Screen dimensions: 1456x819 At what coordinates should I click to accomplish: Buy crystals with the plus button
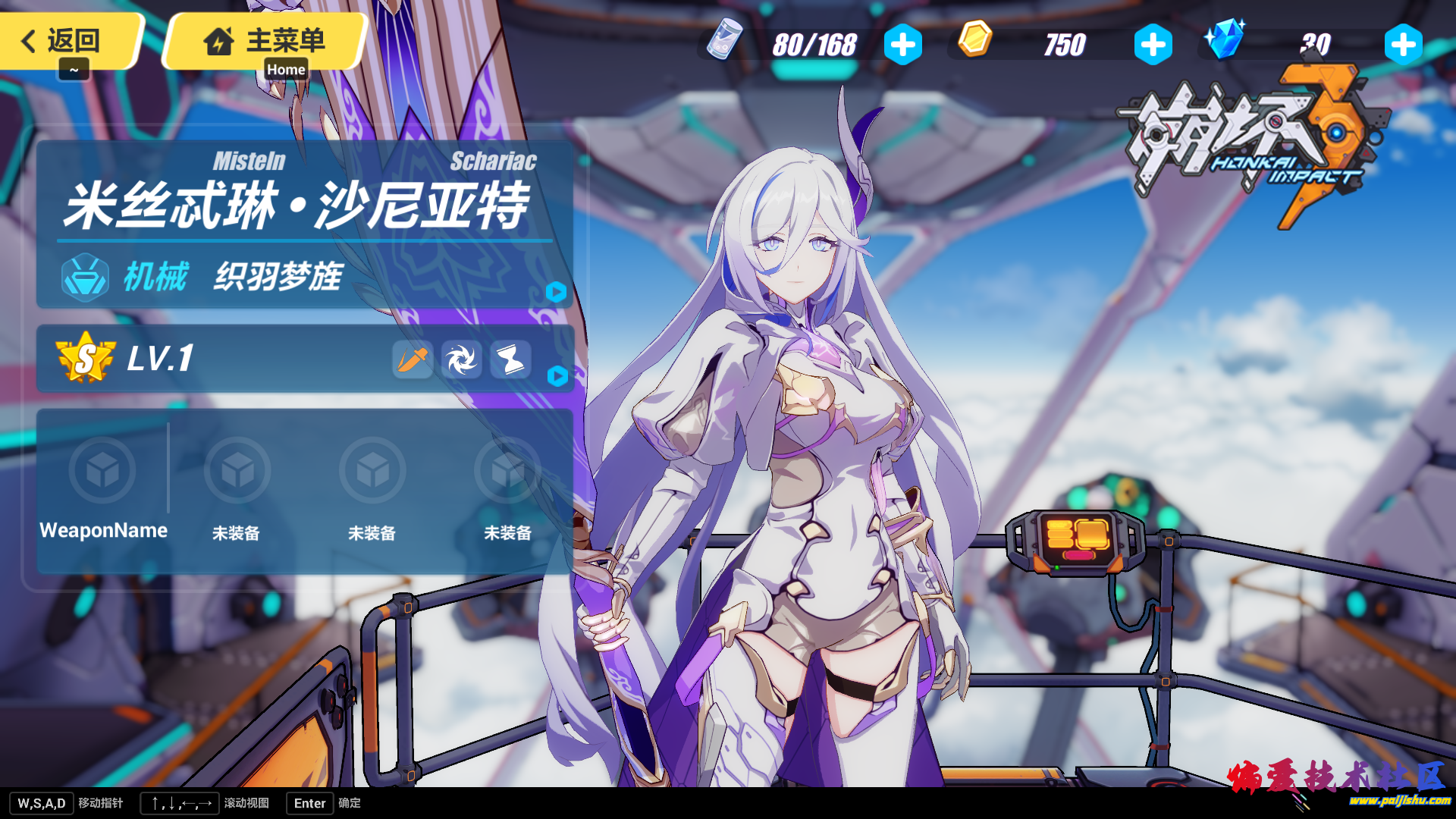(x=1403, y=45)
